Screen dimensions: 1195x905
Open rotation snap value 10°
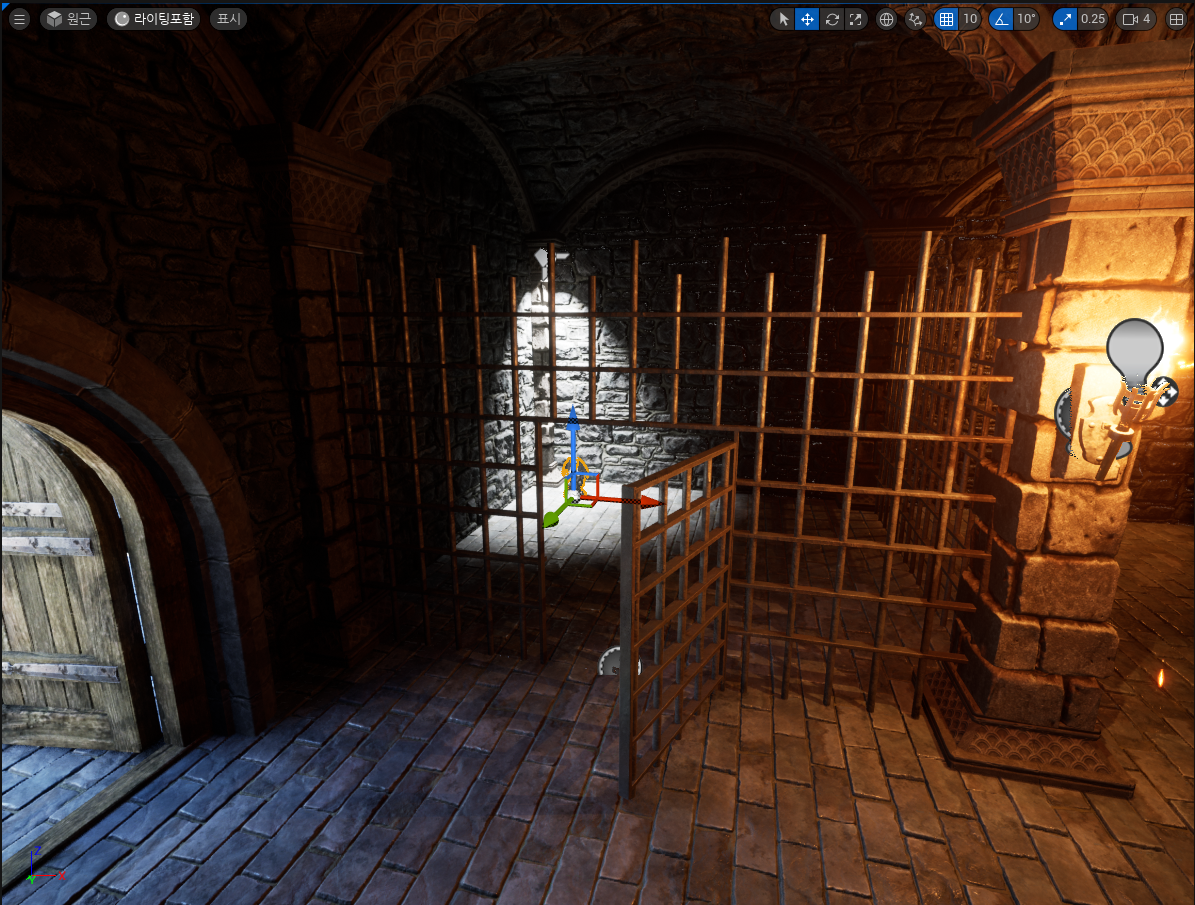coord(1026,19)
